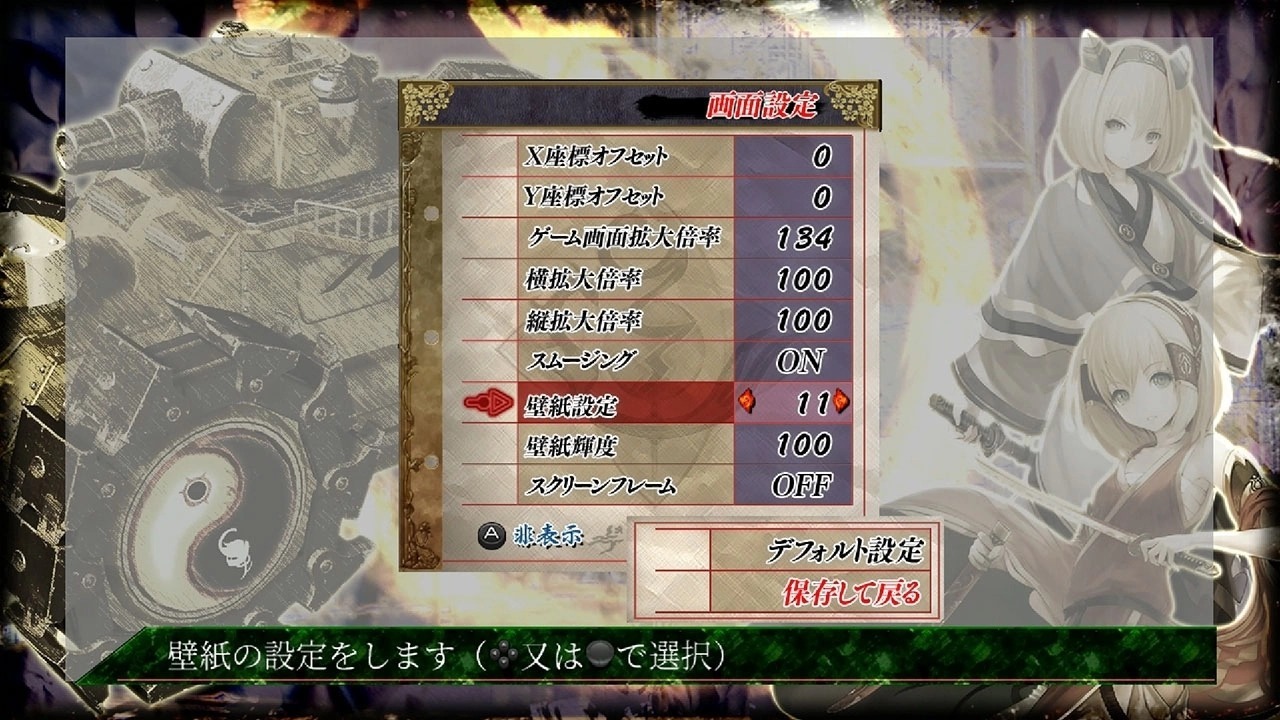
Task: Click the right arrow on 壁紙設定 row
Action: (x=841, y=403)
